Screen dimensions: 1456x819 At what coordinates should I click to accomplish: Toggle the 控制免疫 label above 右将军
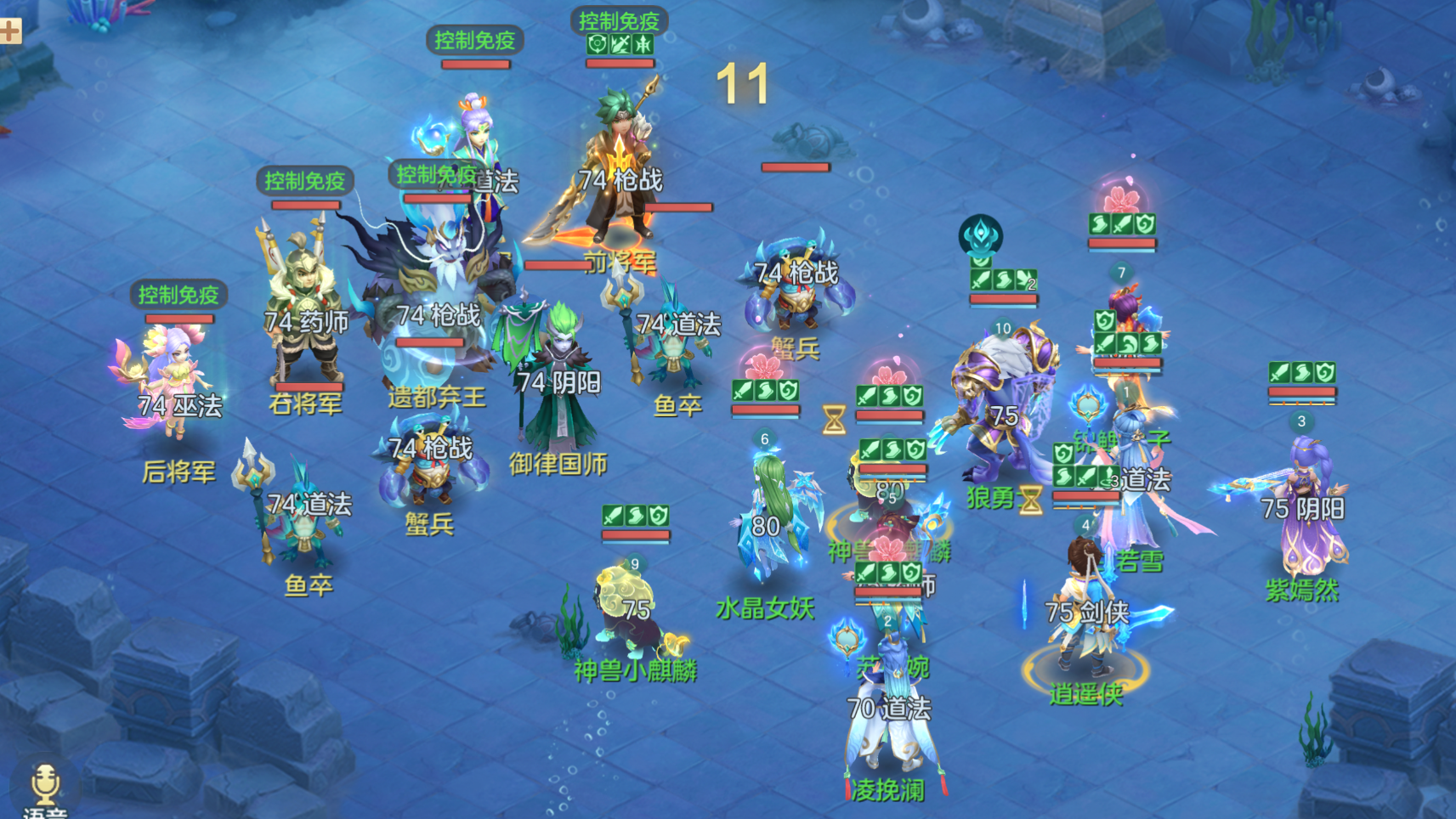303,180
